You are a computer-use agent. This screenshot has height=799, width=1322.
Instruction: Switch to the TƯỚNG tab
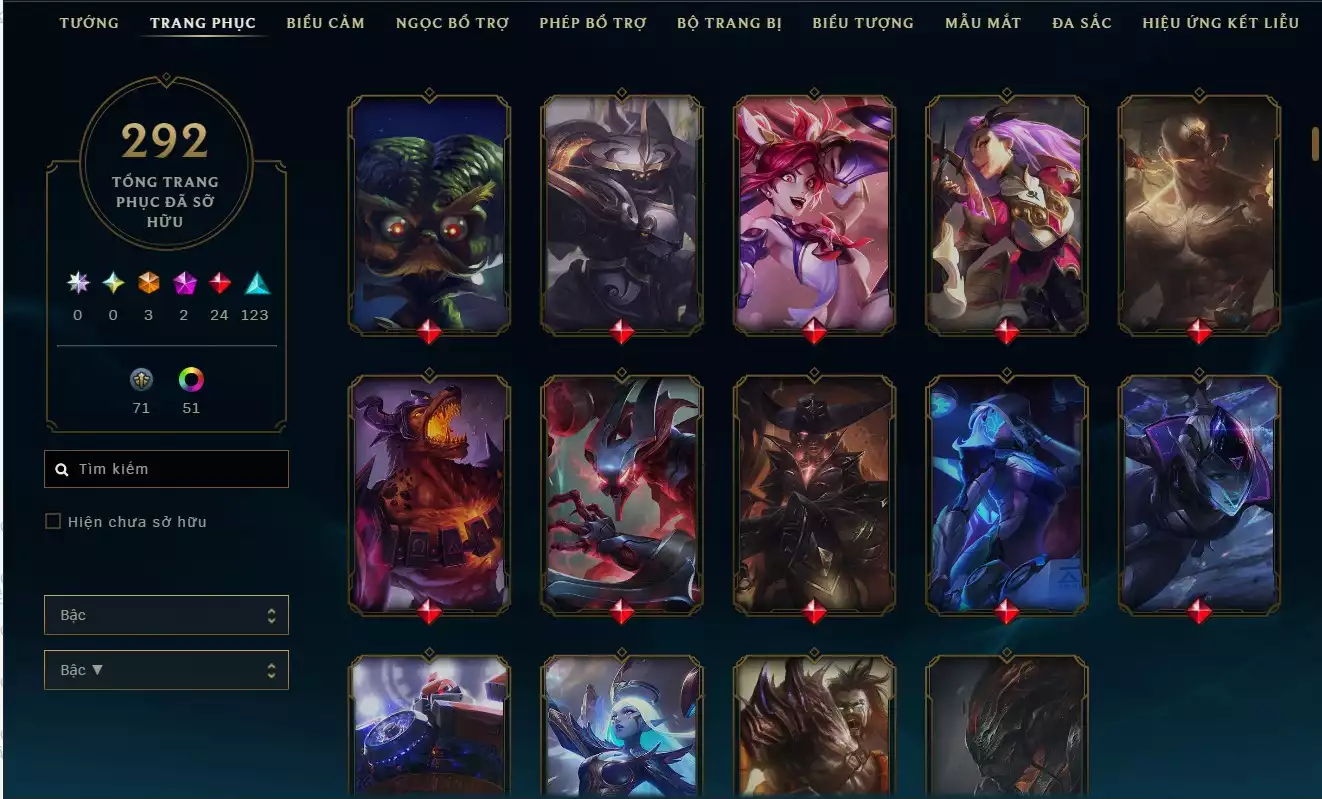coord(88,22)
